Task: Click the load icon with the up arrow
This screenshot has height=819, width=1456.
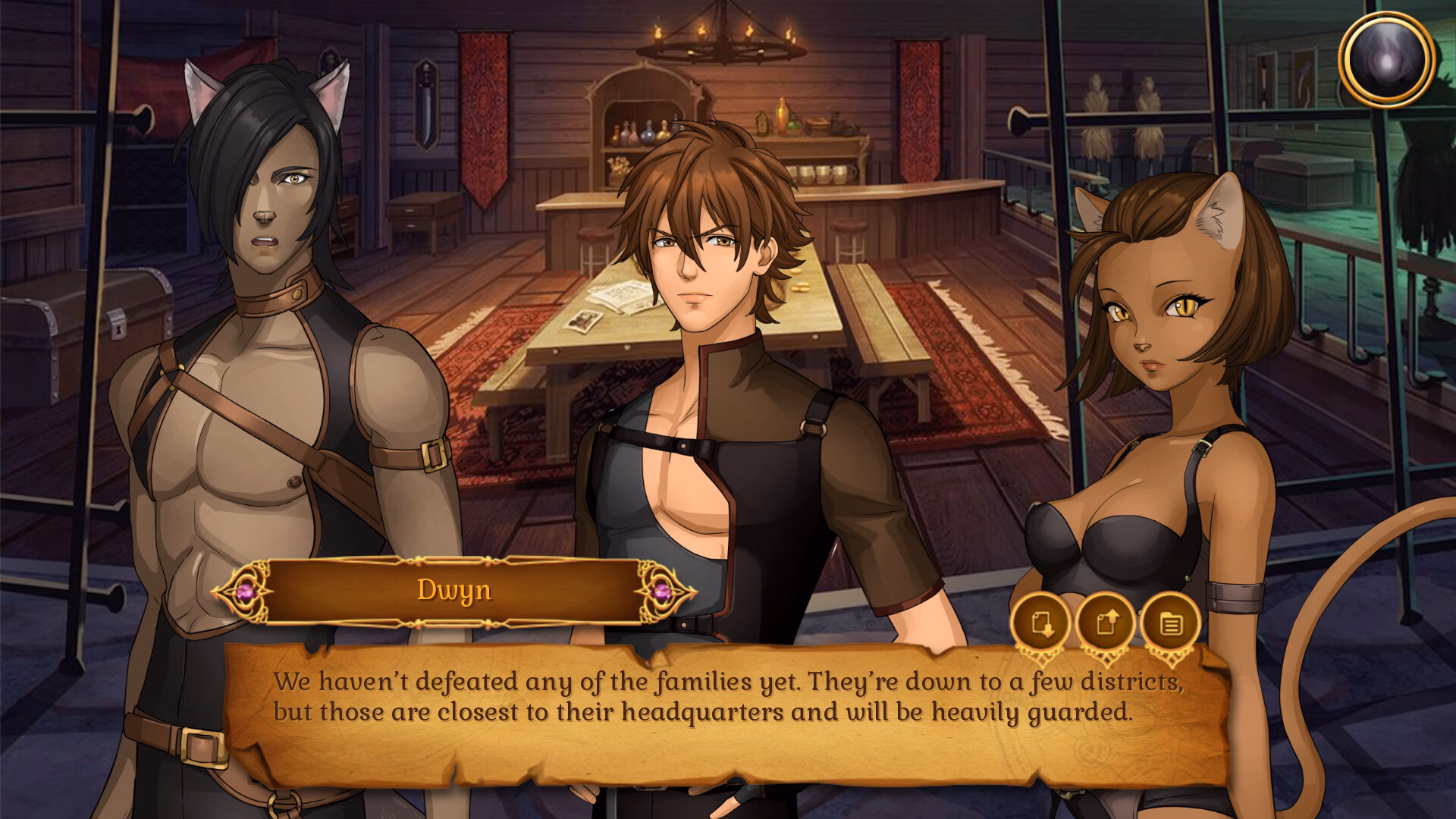Action: tap(1106, 624)
